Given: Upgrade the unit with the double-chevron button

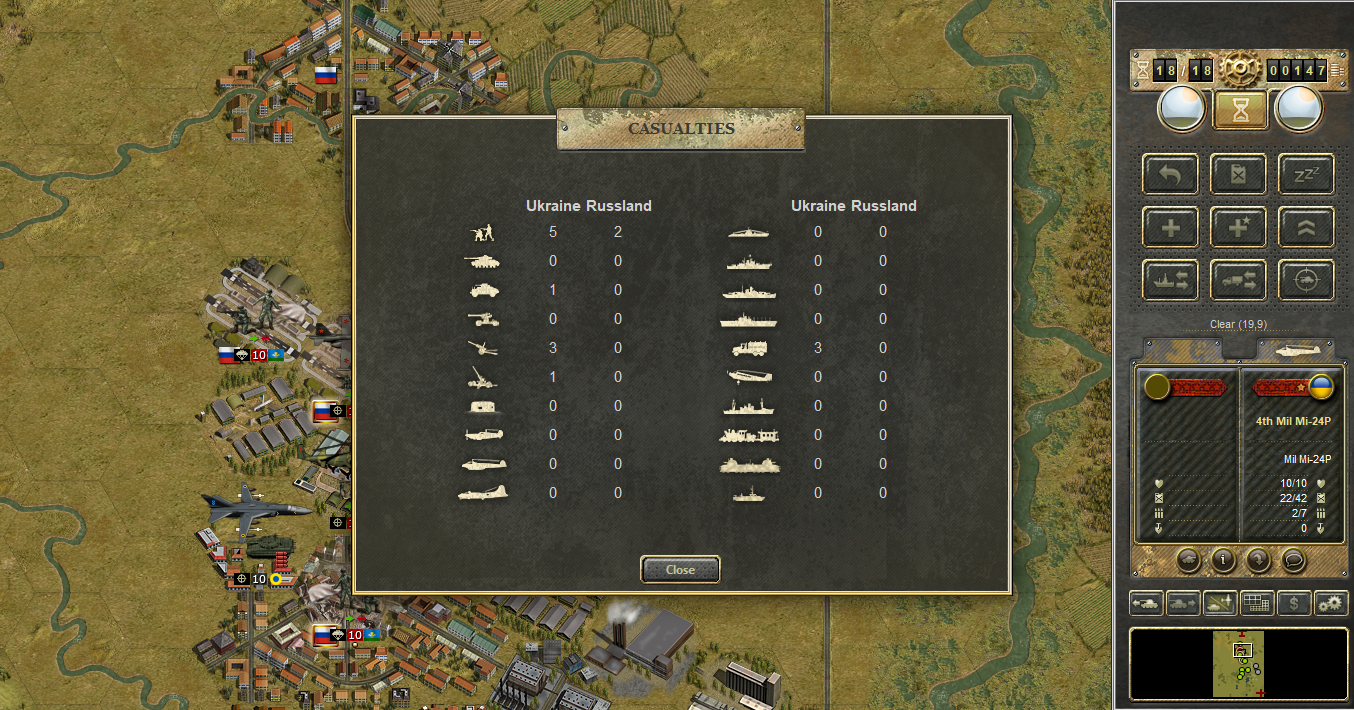Looking at the screenshot, I should click(1306, 227).
